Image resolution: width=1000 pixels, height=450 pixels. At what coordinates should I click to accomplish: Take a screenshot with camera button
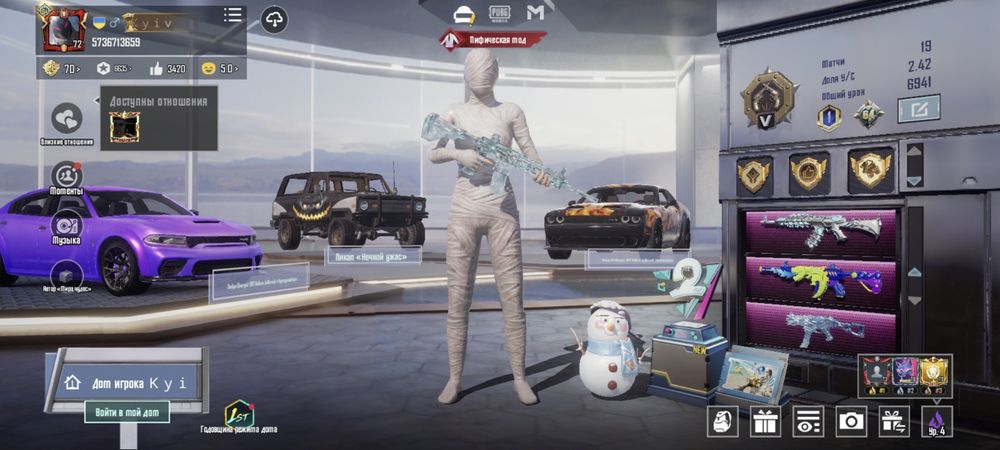pyautogui.click(x=851, y=421)
